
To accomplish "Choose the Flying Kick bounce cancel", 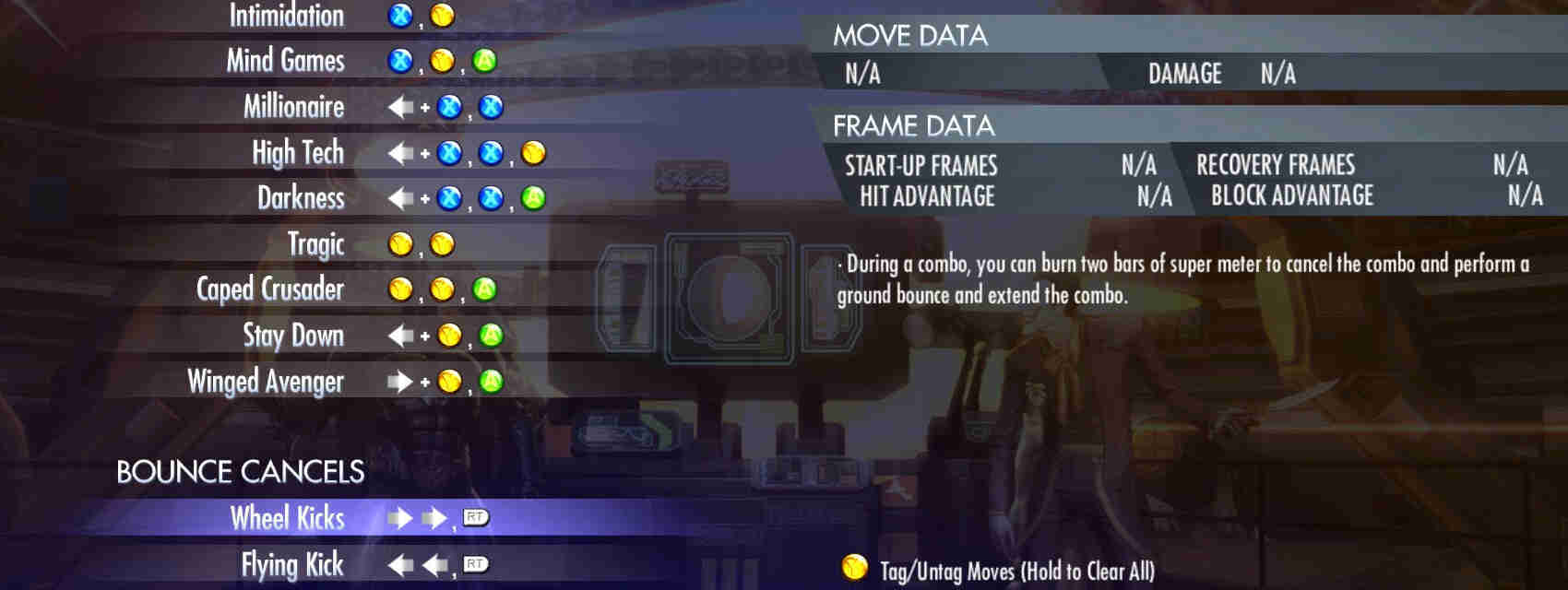I will (291, 564).
